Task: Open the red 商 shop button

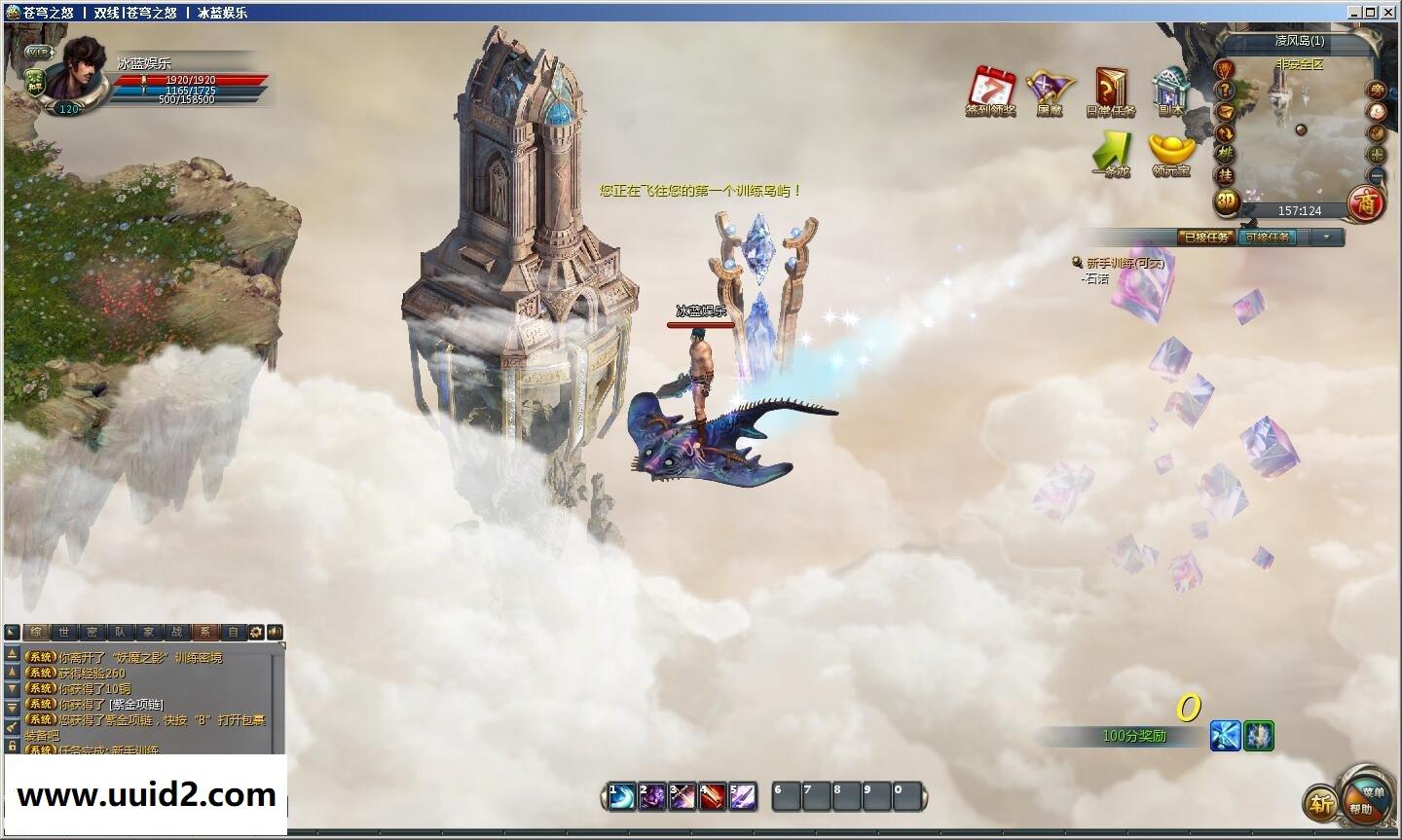Action: (1366, 202)
